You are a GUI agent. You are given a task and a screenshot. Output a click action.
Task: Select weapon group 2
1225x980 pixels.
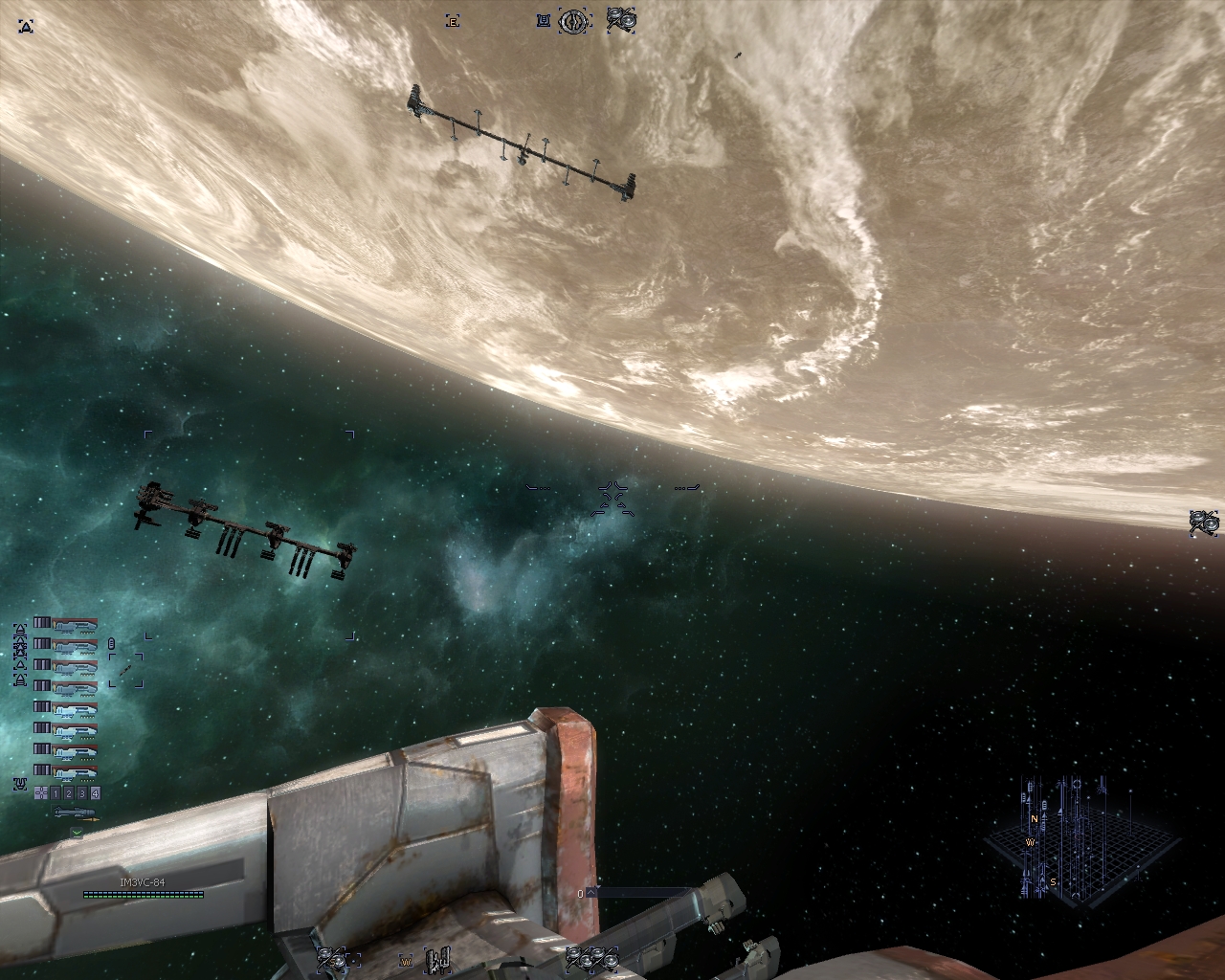(x=69, y=792)
